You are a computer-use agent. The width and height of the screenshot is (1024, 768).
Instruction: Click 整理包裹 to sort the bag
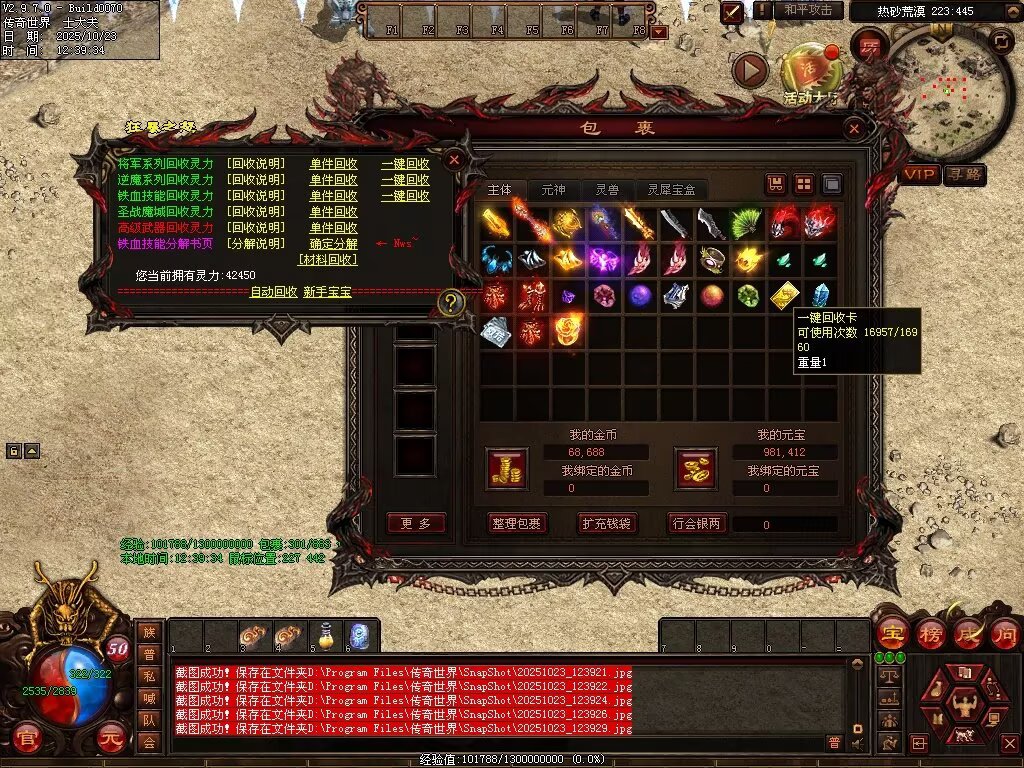click(516, 523)
